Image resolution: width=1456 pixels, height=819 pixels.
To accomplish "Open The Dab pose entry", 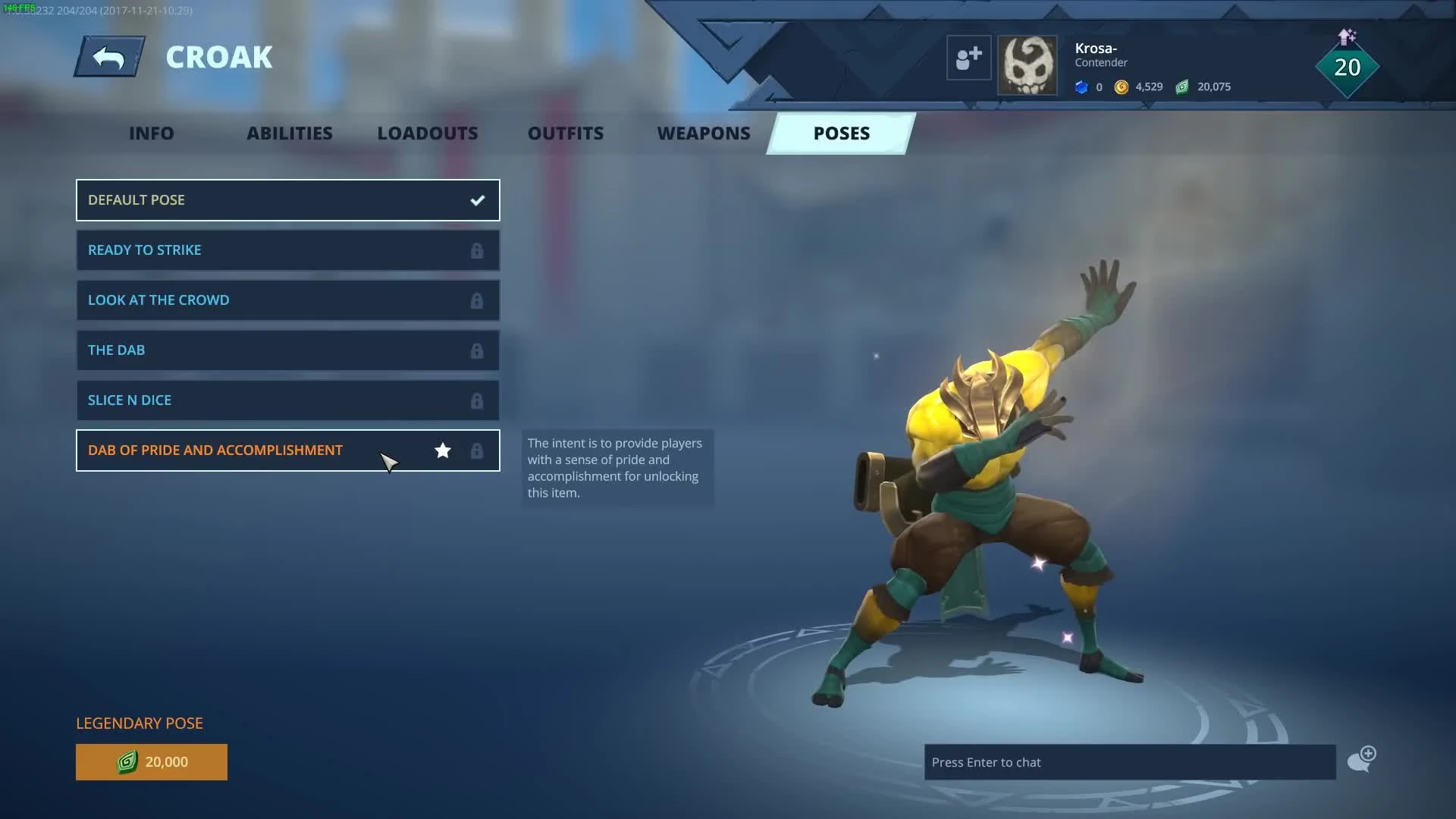I will click(x=288, y=350).
